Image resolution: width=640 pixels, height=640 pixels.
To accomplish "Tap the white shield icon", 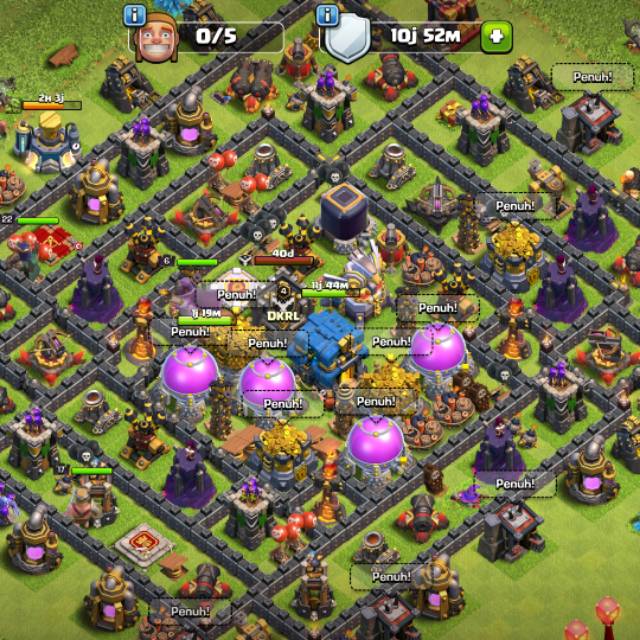I will click(x=347, y=40).
